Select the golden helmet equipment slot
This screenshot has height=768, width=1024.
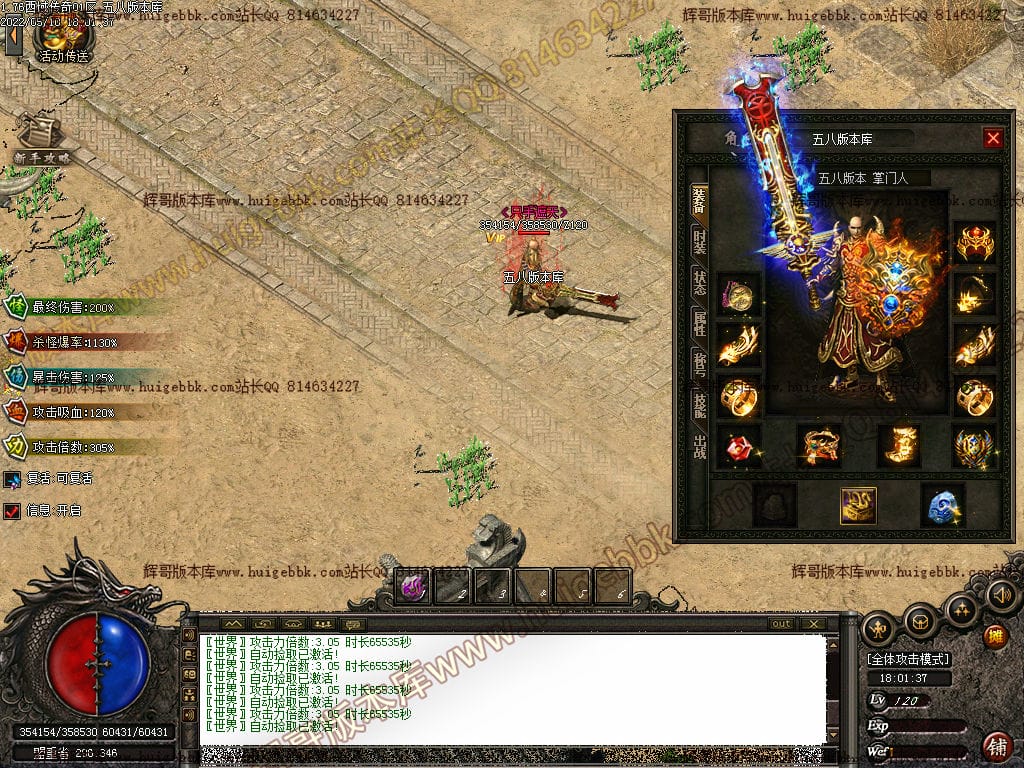tap(974, 243)
